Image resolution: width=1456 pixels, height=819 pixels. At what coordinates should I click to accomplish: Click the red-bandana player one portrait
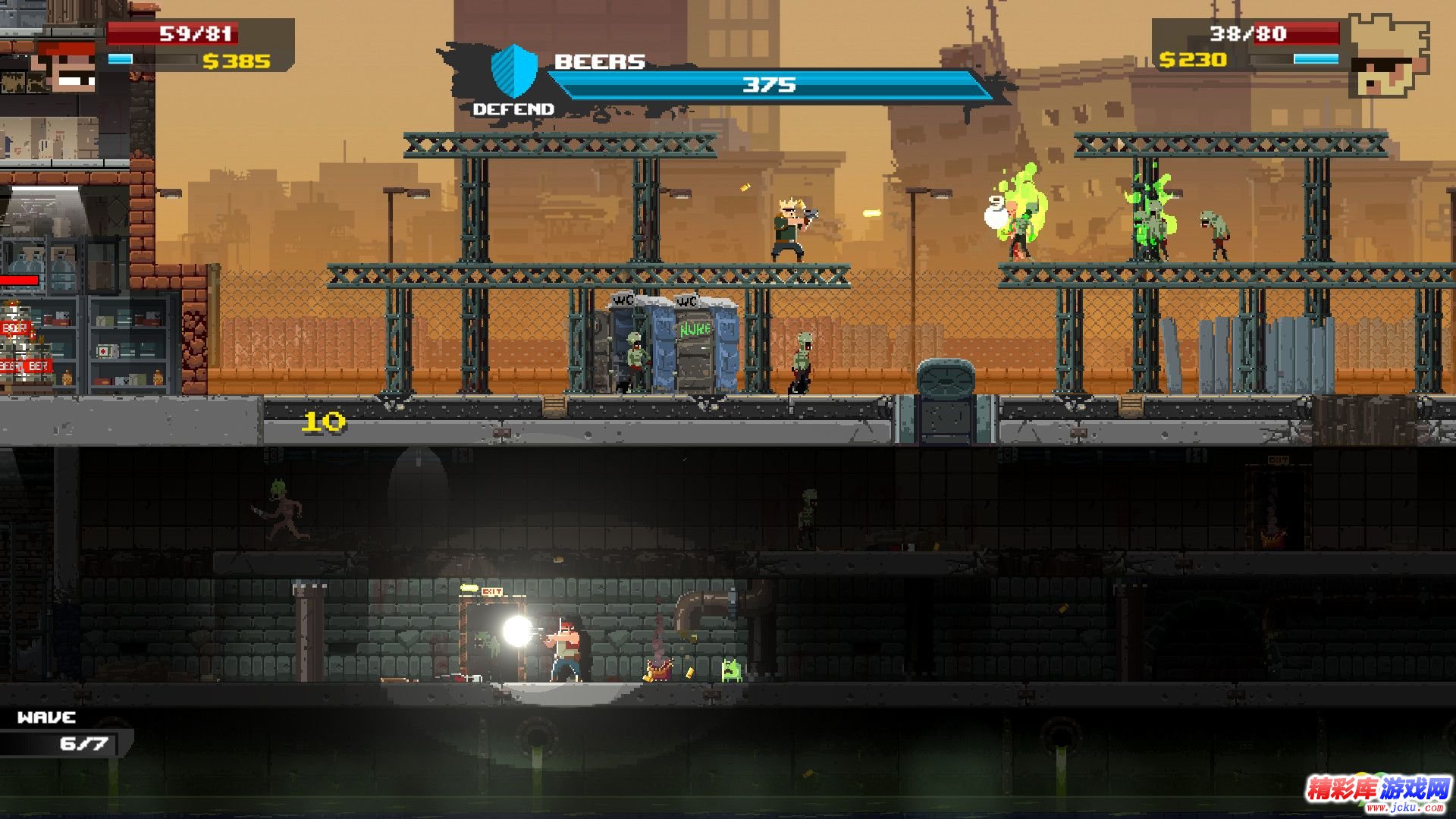(x=67, y=67)
